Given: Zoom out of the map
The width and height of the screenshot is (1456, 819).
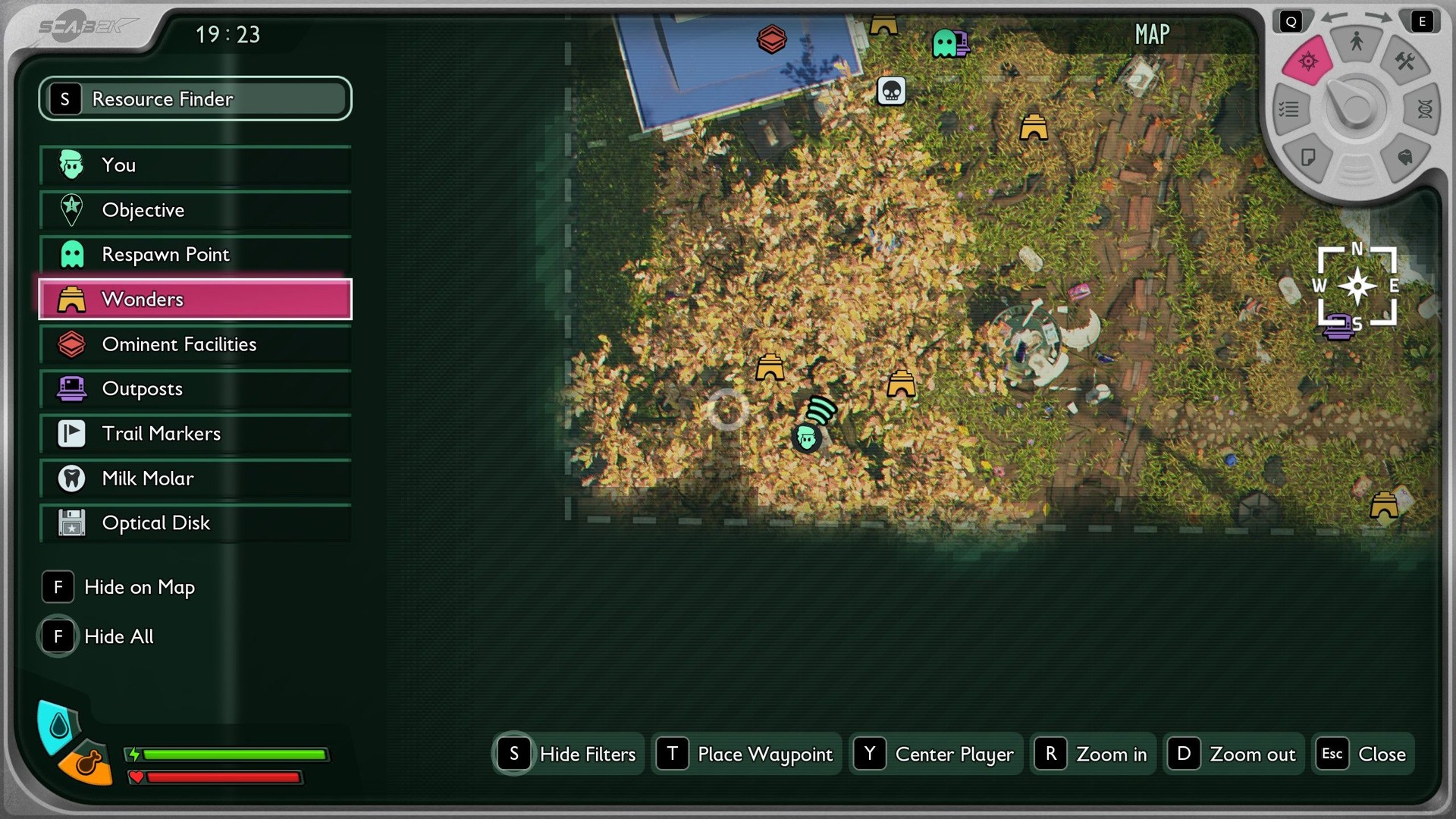Looking at the screenshot, I should 1233,754.
